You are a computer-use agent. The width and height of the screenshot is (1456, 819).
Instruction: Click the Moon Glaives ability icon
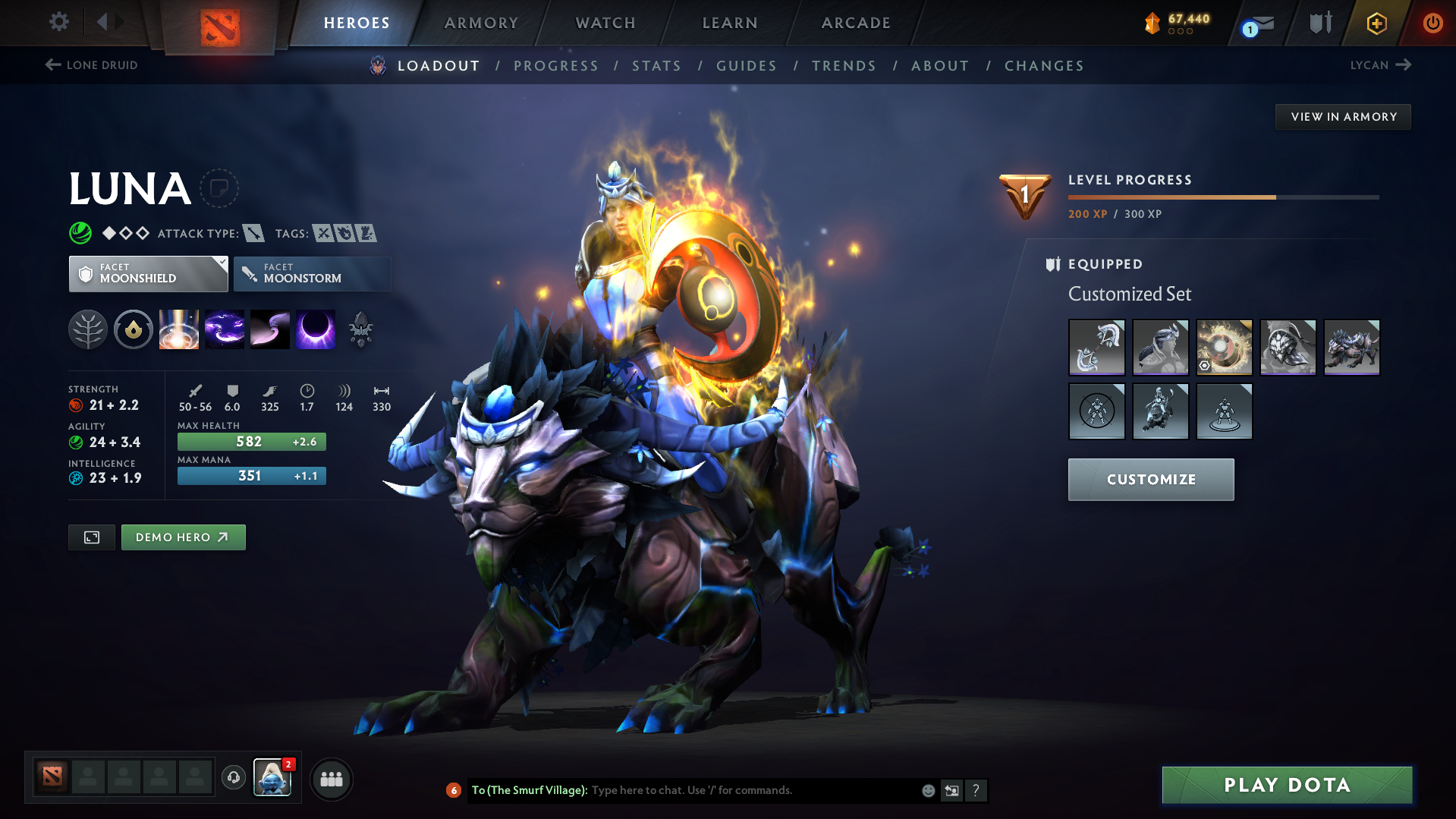(225, 329)
